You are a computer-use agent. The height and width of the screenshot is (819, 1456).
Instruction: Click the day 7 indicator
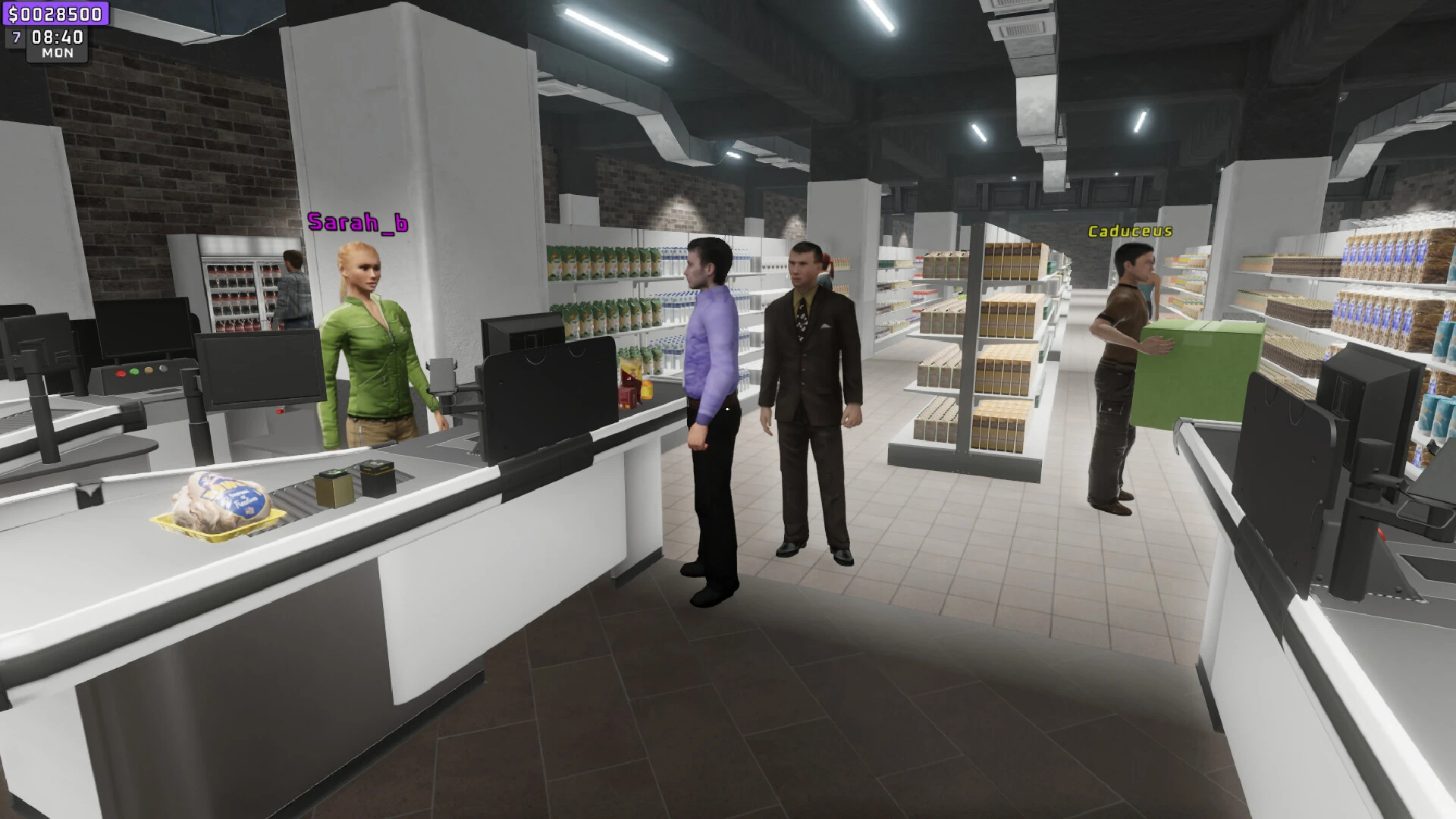click(x=14, y=36)
